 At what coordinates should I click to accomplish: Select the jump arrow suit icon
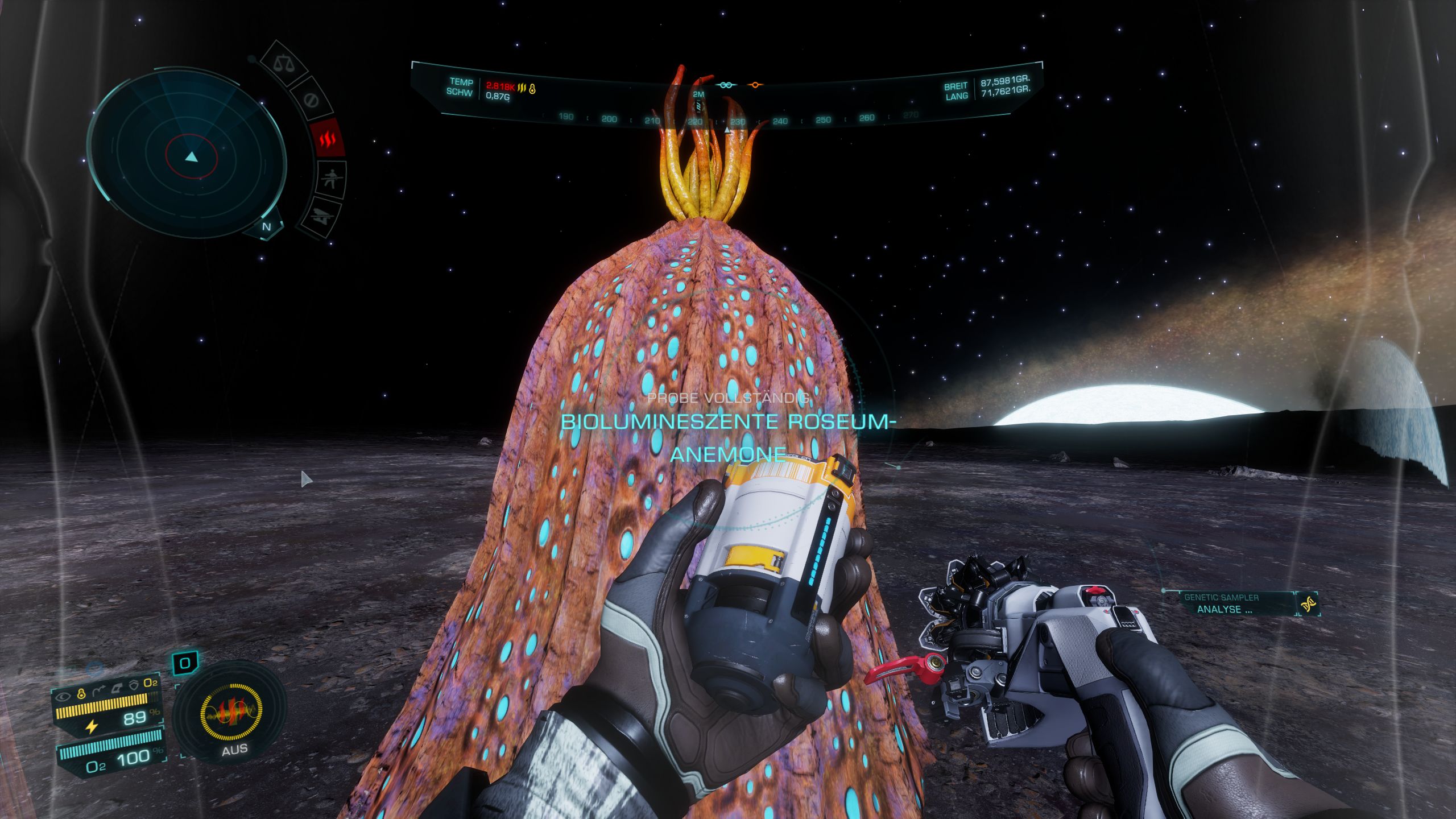99,691
